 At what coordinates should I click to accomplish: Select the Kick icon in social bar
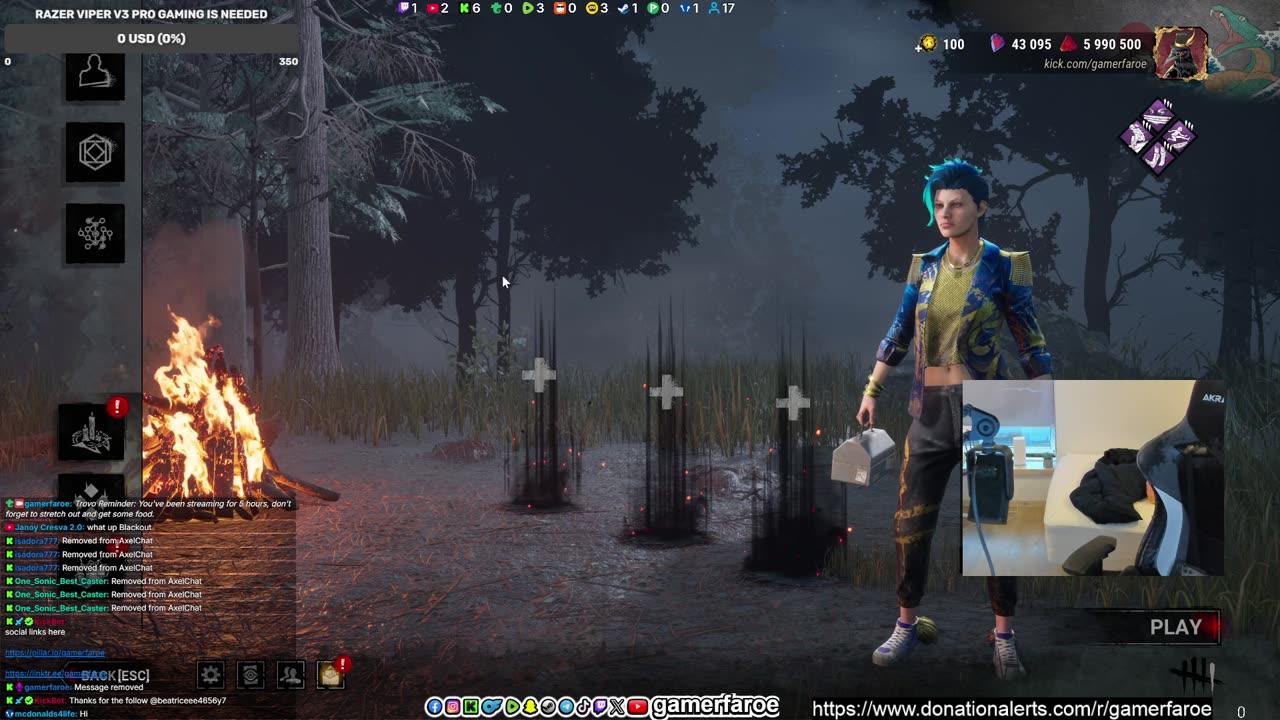click(469, 707)
